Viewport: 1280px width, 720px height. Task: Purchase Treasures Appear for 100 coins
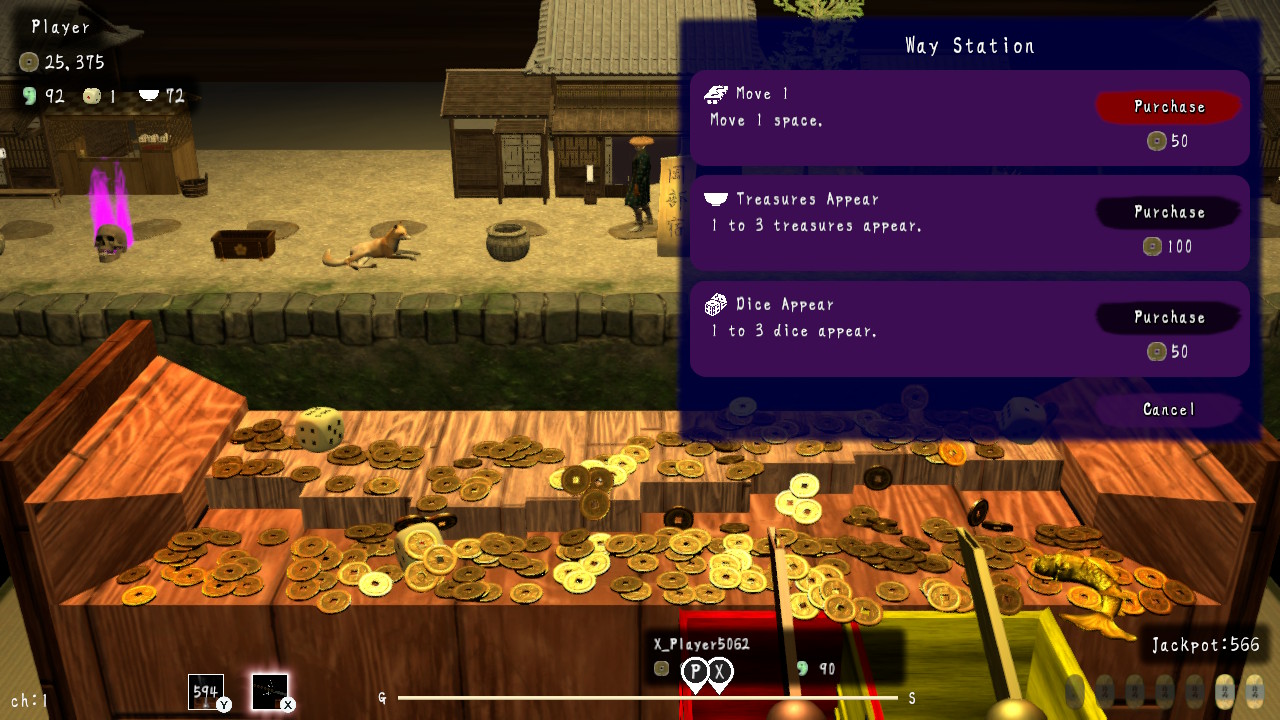[1168, 212]
